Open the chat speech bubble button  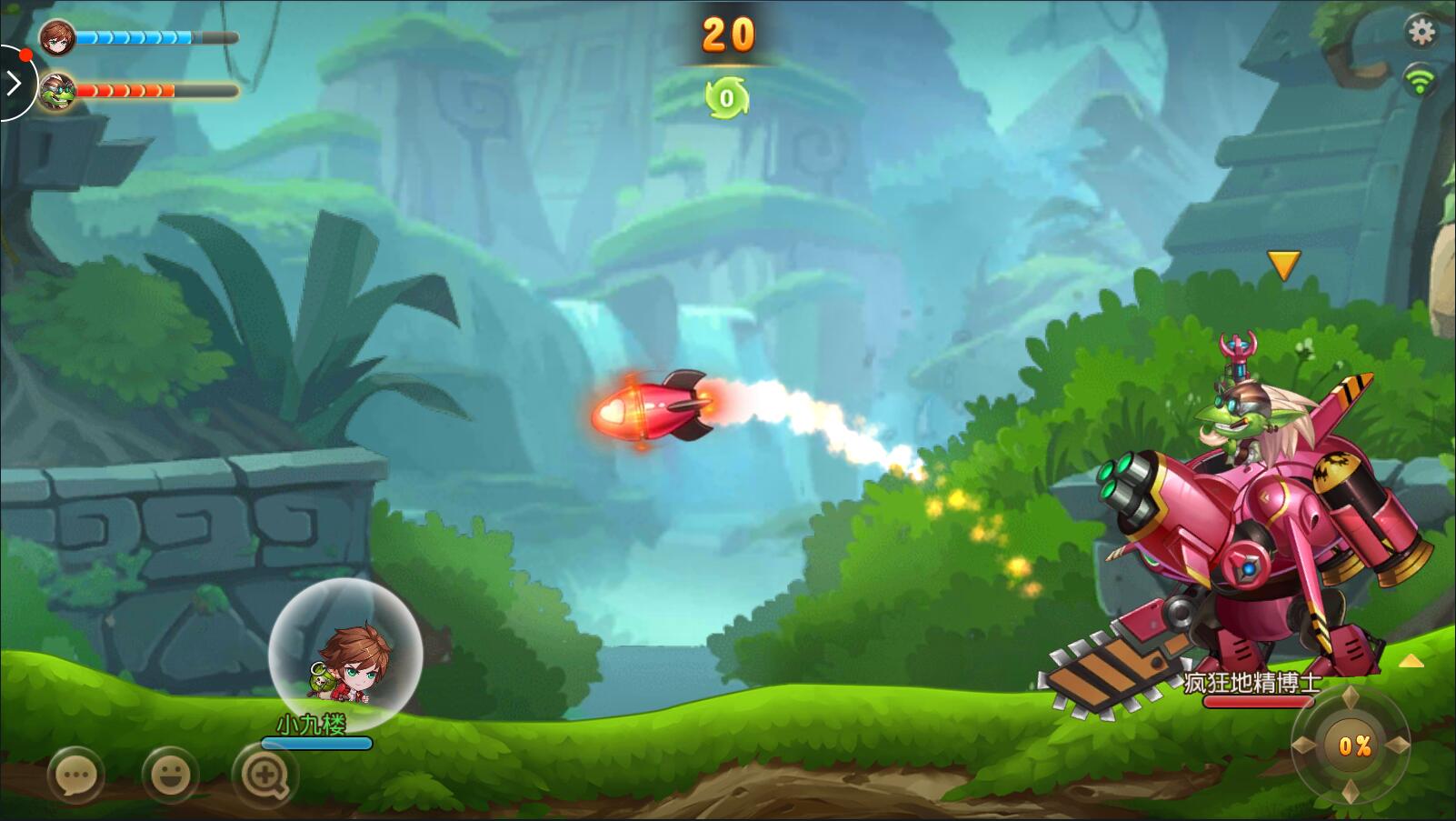click(x=76, y=776)
